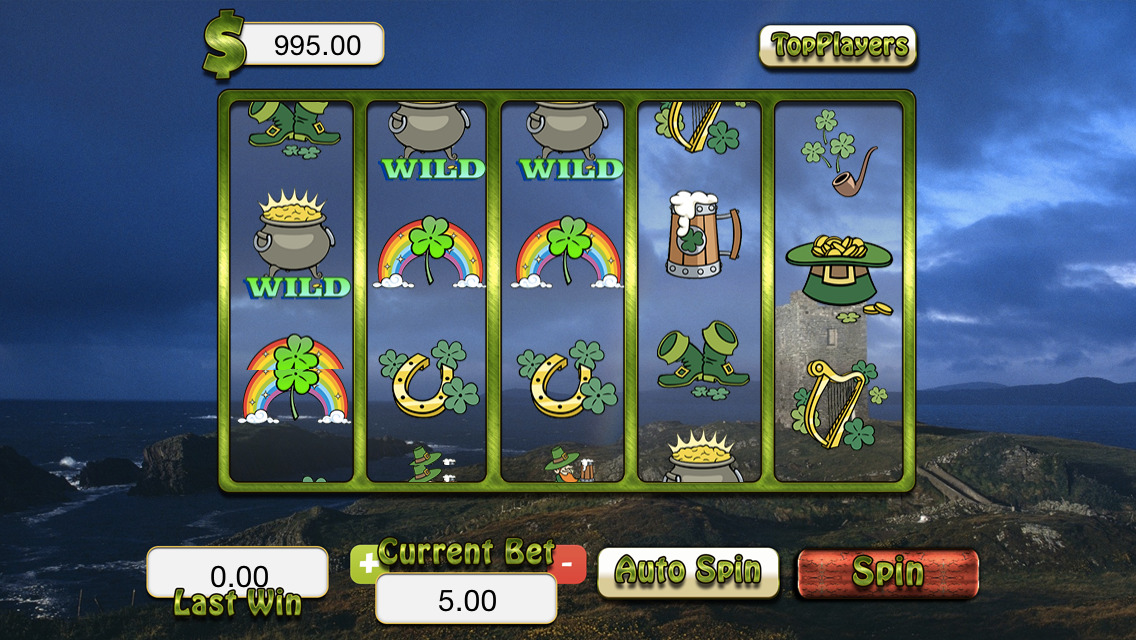Open the TopPlayers leaderboard
This screenshot has width=1136, height=640.
[837, 46]
